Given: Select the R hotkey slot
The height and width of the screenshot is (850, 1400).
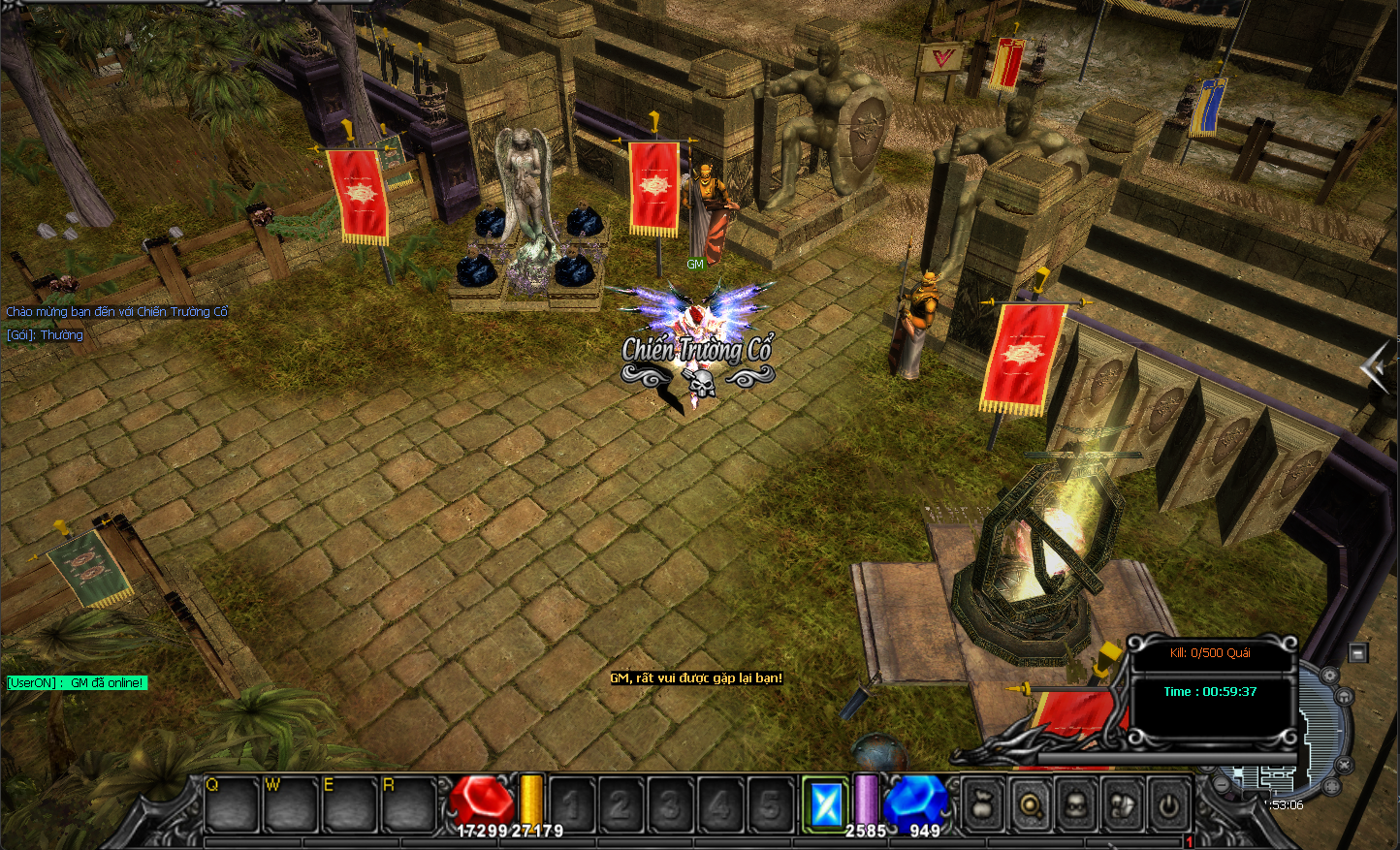Looking at the screenshot, I should [x=408, y=804].
